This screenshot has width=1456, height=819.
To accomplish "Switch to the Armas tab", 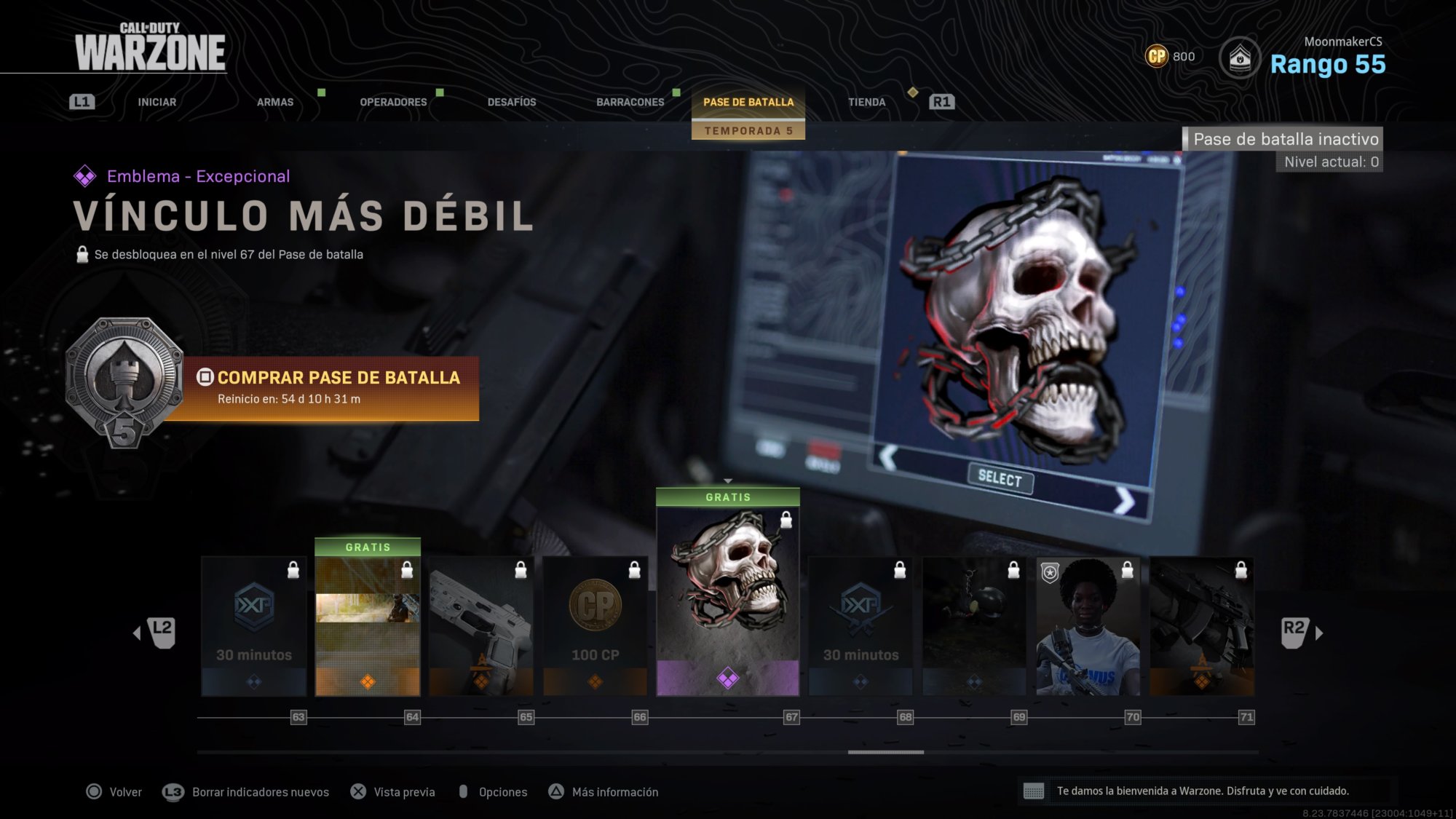I will point(275,102).
